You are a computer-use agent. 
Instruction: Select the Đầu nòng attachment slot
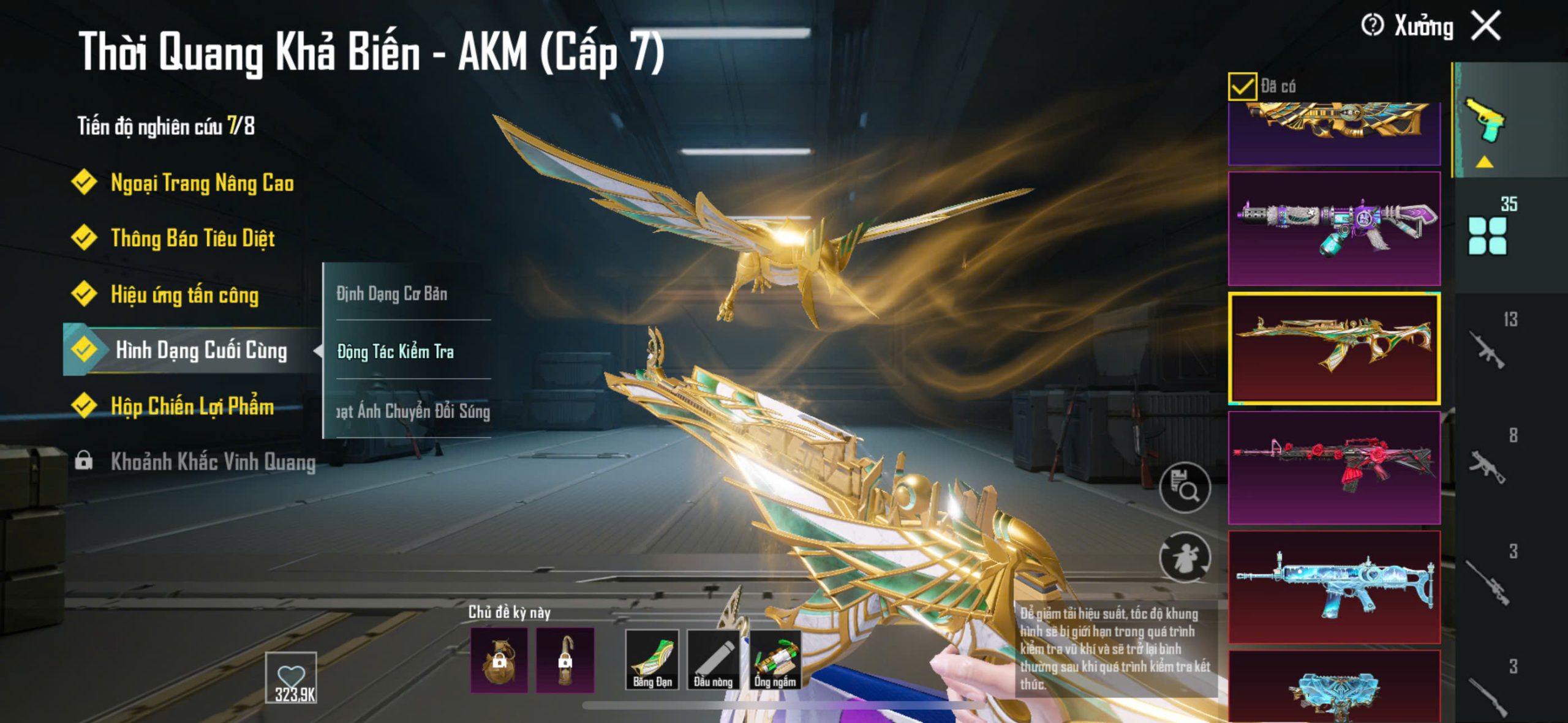click(713, 660)
